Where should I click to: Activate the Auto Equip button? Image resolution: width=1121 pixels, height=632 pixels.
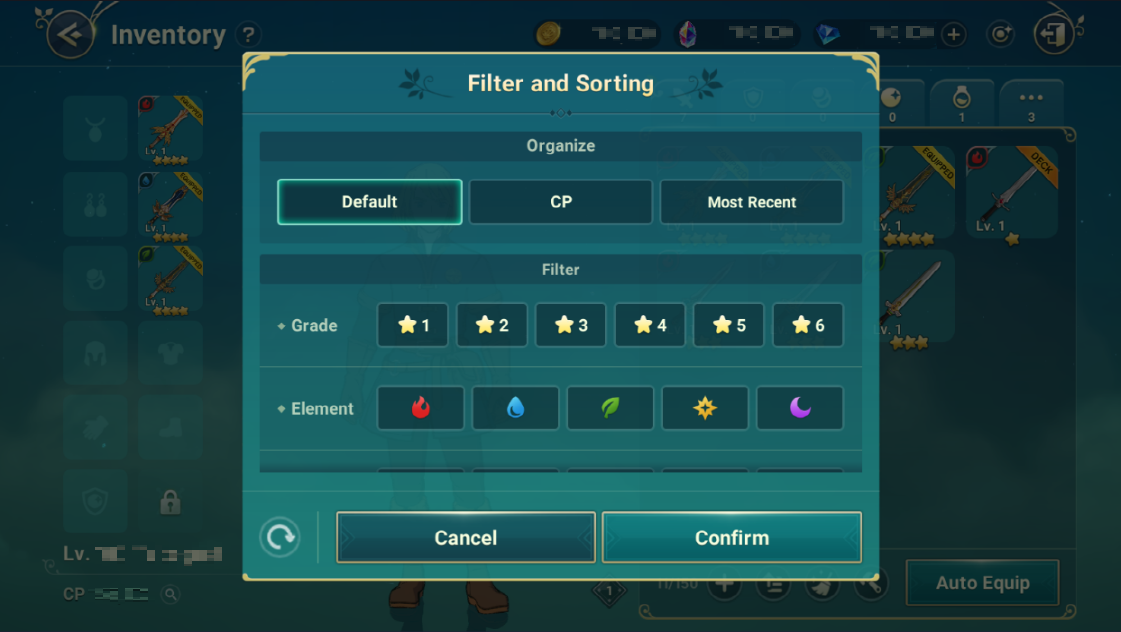coord(982,583)
